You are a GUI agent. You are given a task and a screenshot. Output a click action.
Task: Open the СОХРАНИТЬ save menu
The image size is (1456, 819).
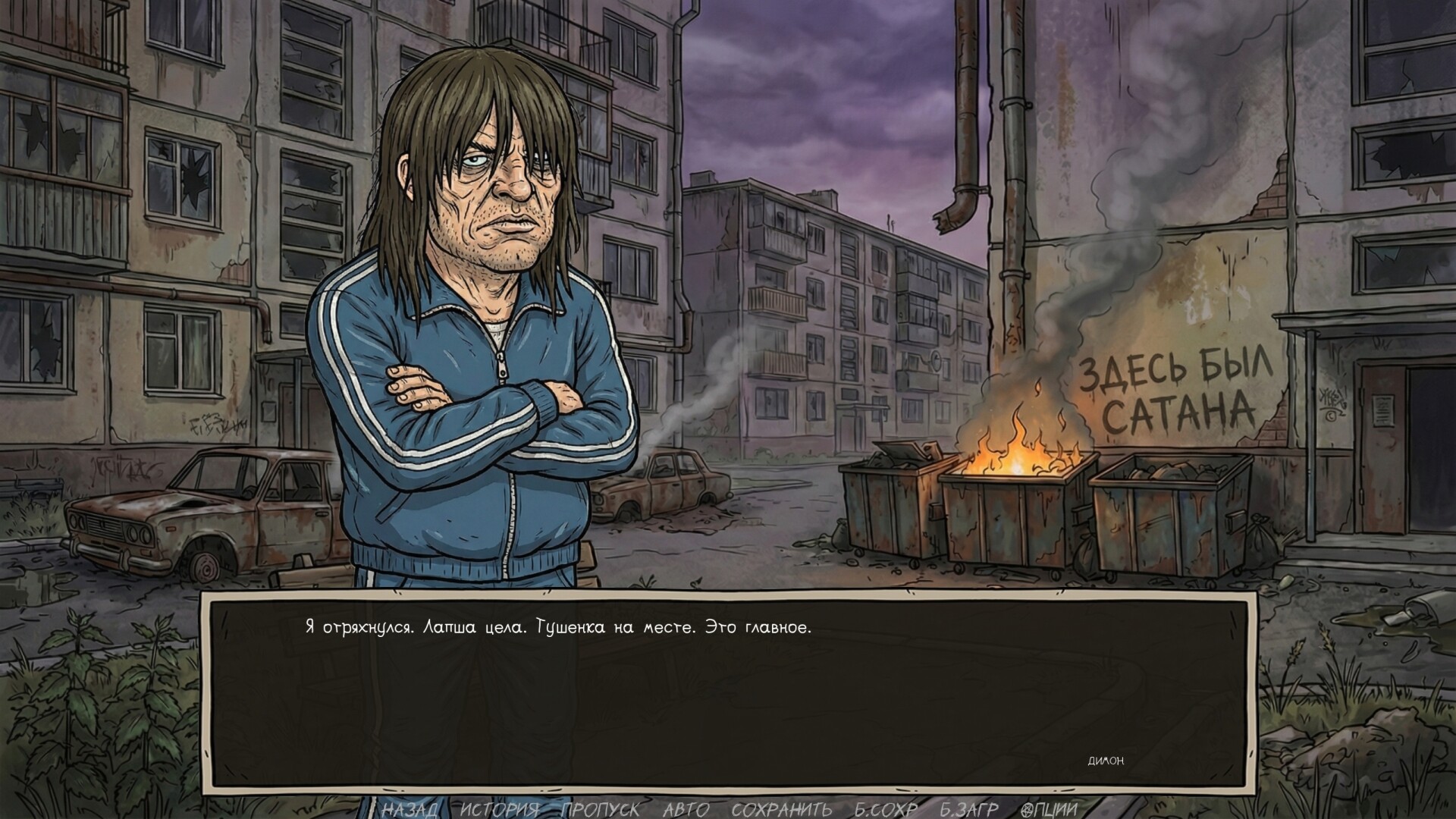point(781,809)
